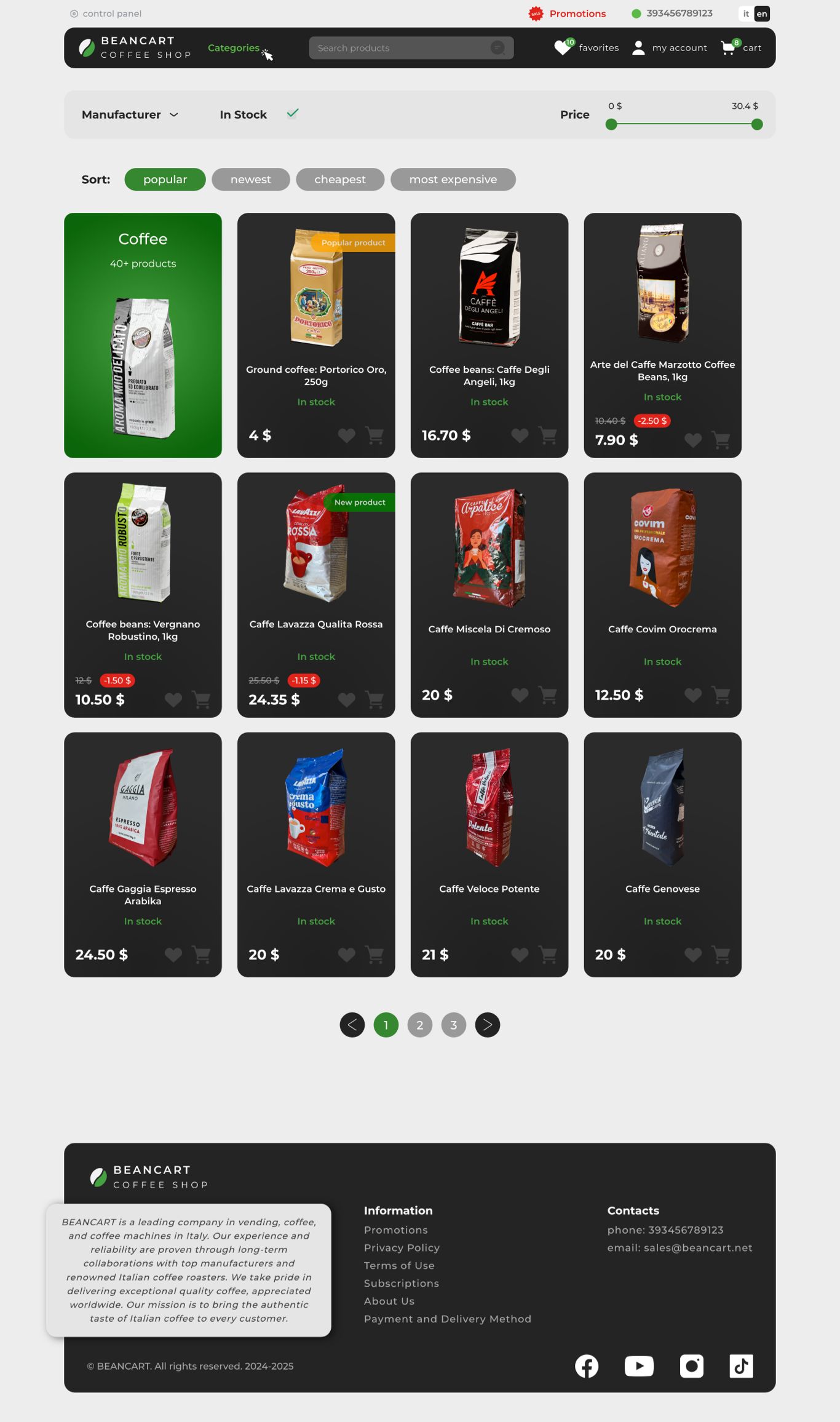Open the favorites list
Image resolution: width=840 pixels, height=1422 pixels.
[586, 48]
